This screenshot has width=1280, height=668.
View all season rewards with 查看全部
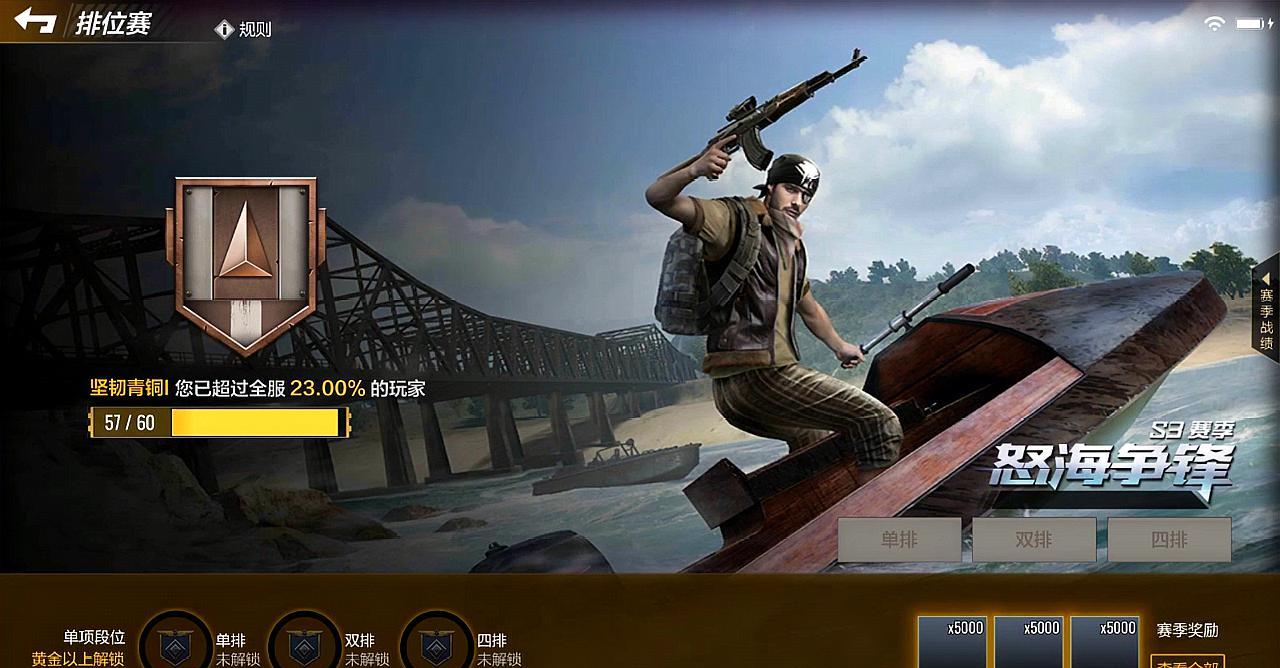click(1188, 660)
